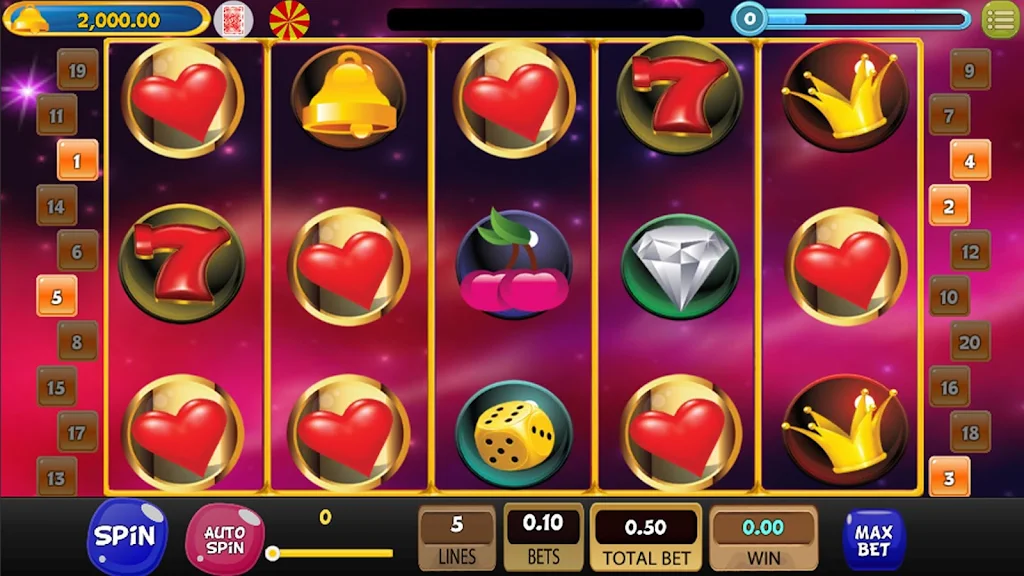Hit the blue SPIN button
This screenshot has height=576, width=1024.
[x=126, y=535]
